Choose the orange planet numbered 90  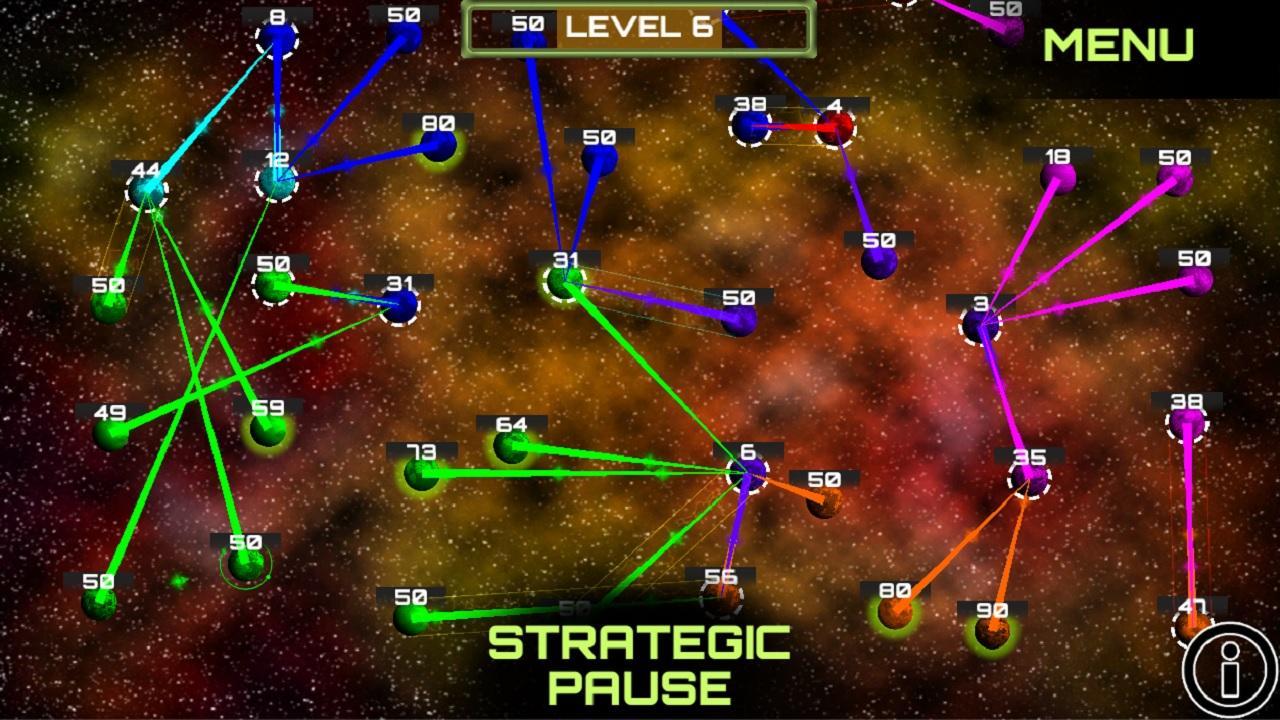point(991,632)
